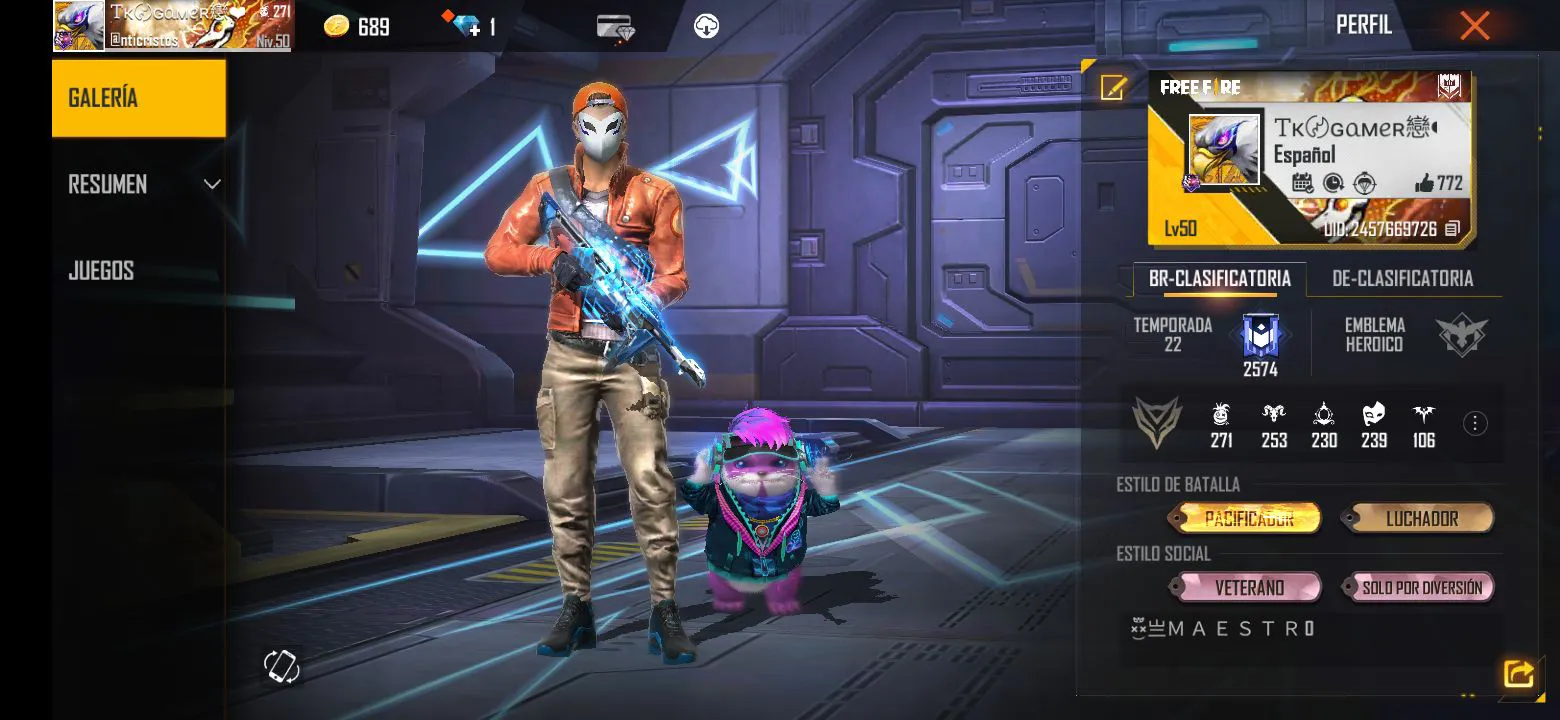Select the Pacificador battle style tag

[x=1247, y=519]
